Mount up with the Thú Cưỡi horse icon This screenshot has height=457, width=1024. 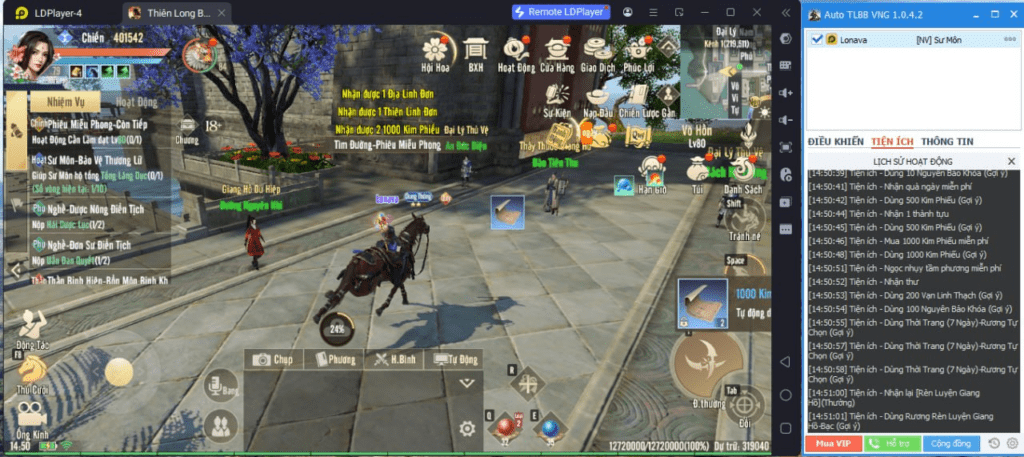(33, 372)
